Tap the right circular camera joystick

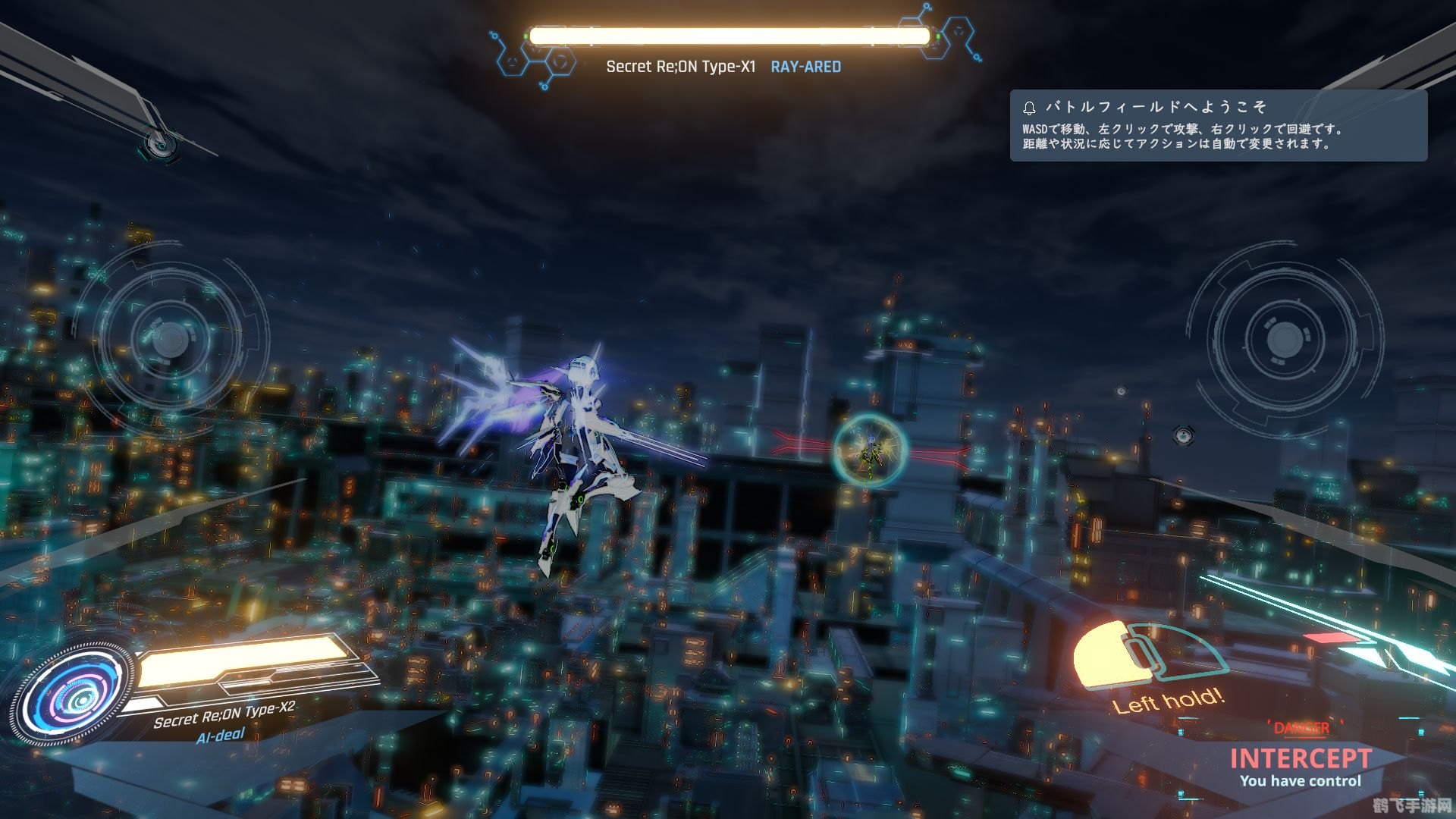tap(1284, 338)
